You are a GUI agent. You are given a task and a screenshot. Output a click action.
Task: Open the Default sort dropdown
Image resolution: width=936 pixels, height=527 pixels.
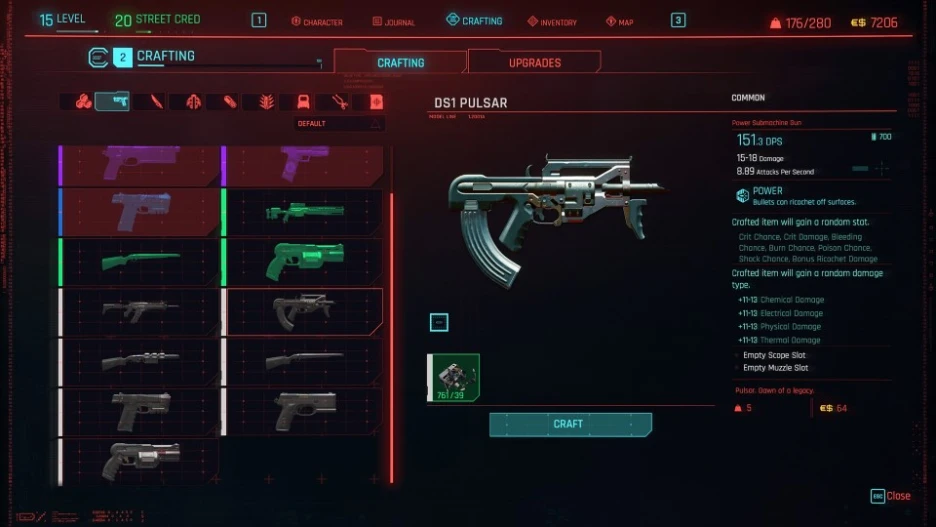(x=339, y=124)
